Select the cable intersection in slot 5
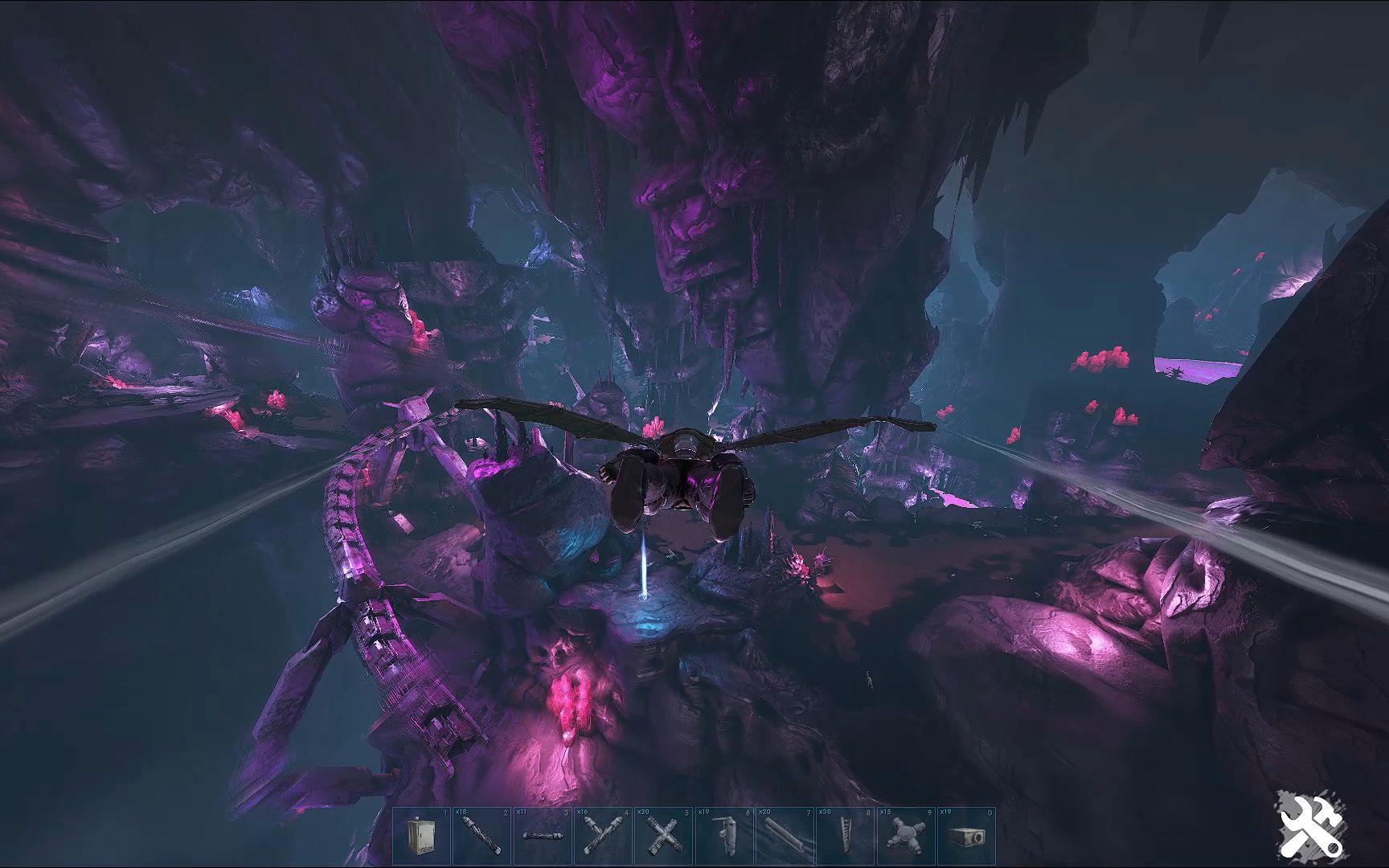Viewport: 1389px width, 868px height. (660, 838)
